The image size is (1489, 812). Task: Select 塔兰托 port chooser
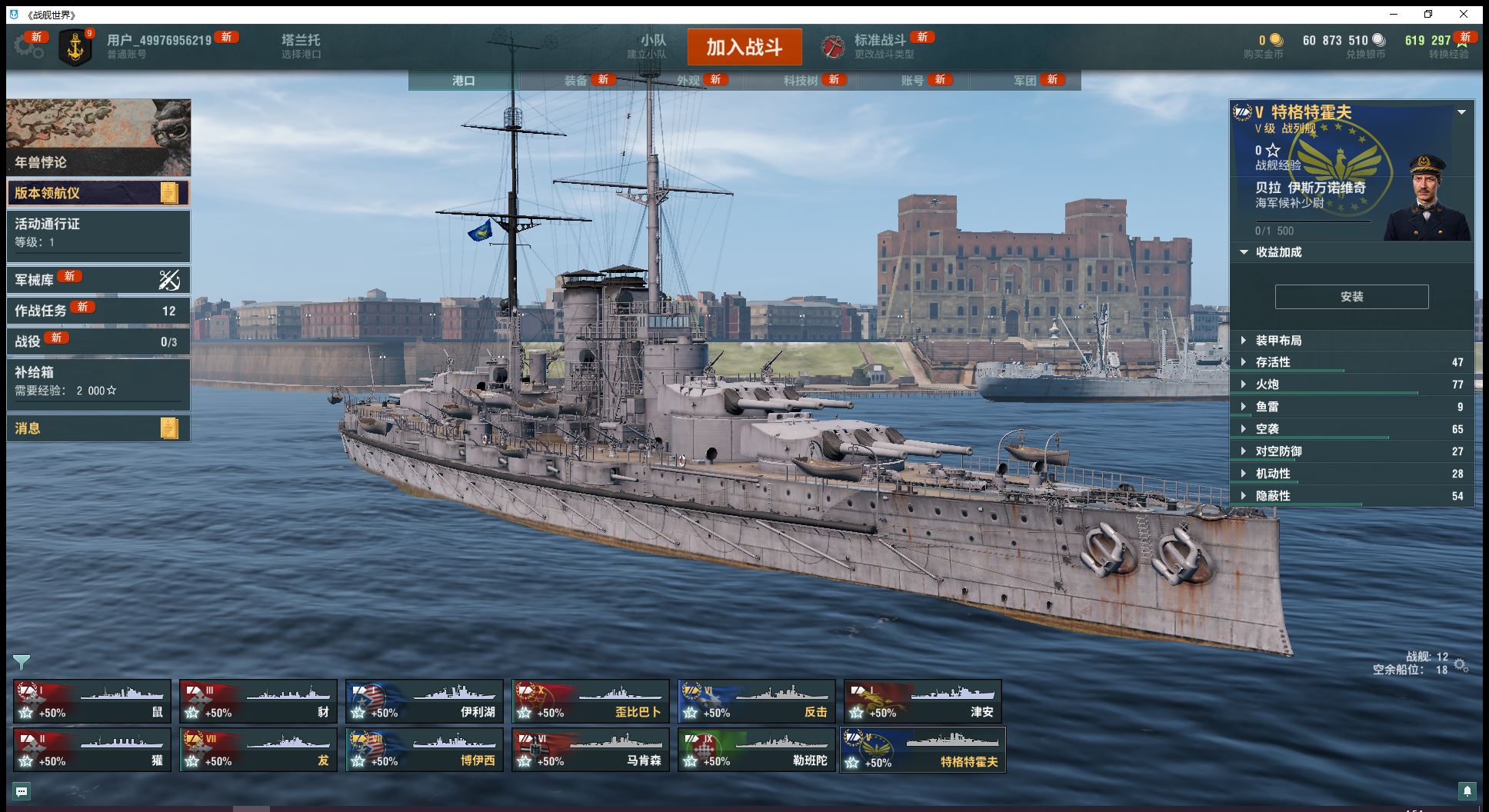tap(301, 45)
